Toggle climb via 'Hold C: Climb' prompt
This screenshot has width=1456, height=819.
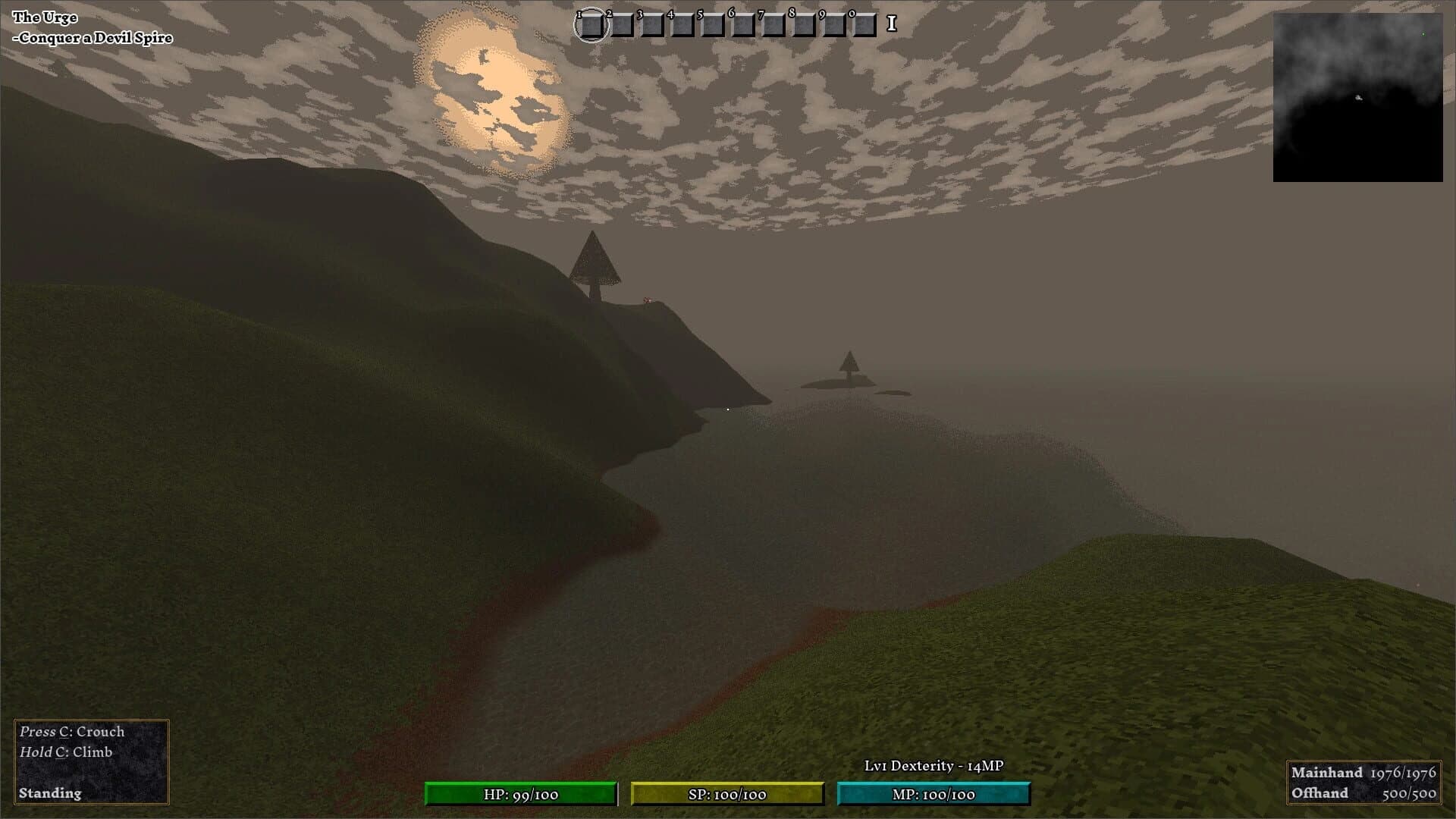[x=67, y=752]
